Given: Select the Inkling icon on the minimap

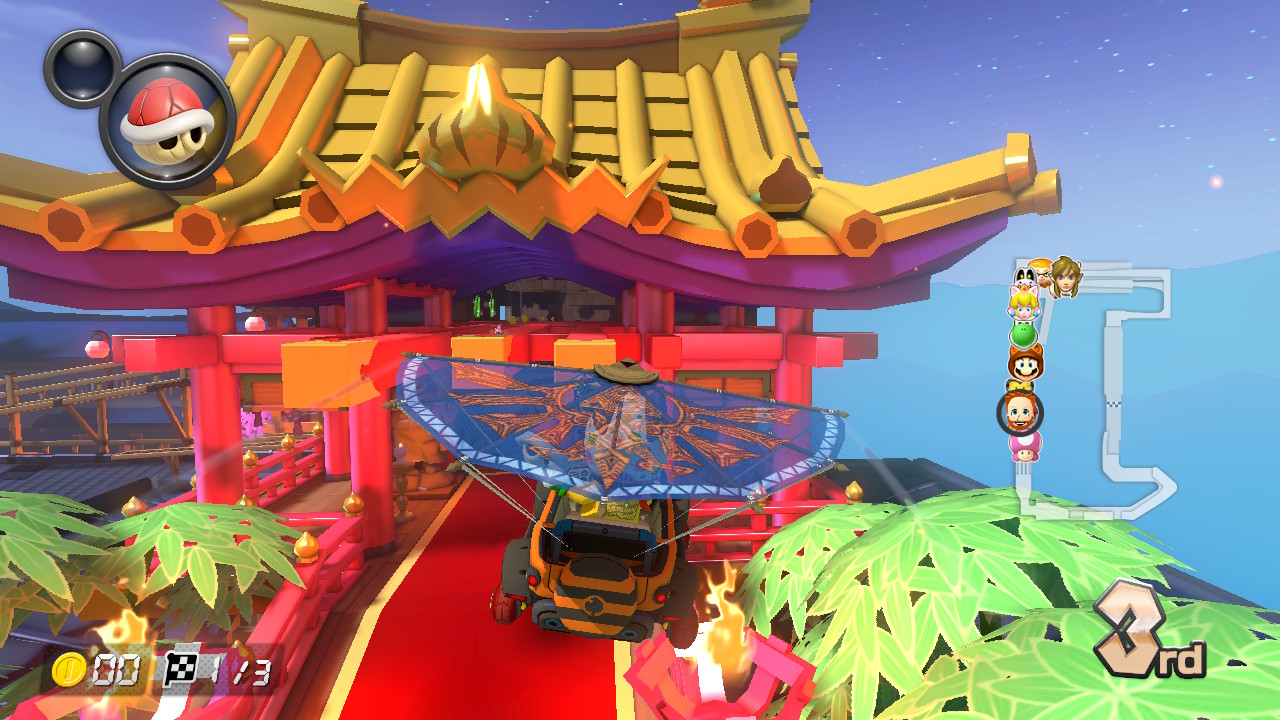Looking at the screenshot, I should point(1041,272).
